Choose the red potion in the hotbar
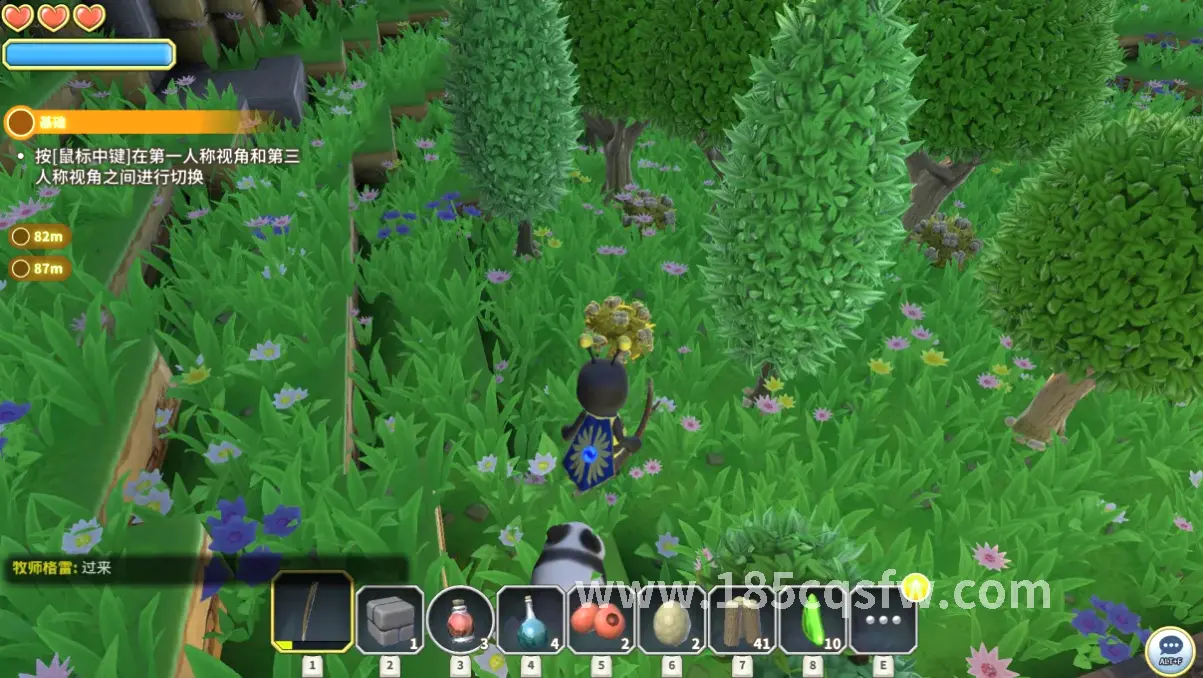This screenshot has width=1203, height=678. coord(460,619)
